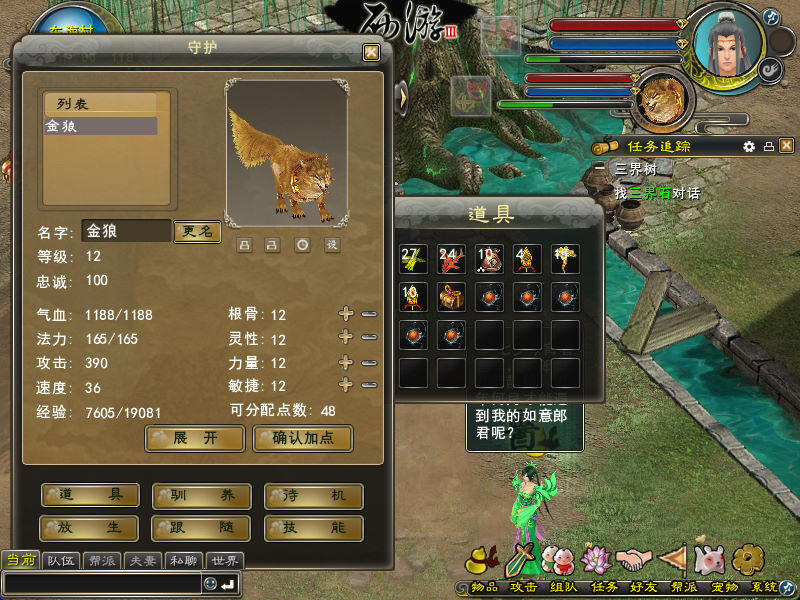800x600 pixels.
Task: Open 物品 with the gourd icon
Action: tap(483, 560)
